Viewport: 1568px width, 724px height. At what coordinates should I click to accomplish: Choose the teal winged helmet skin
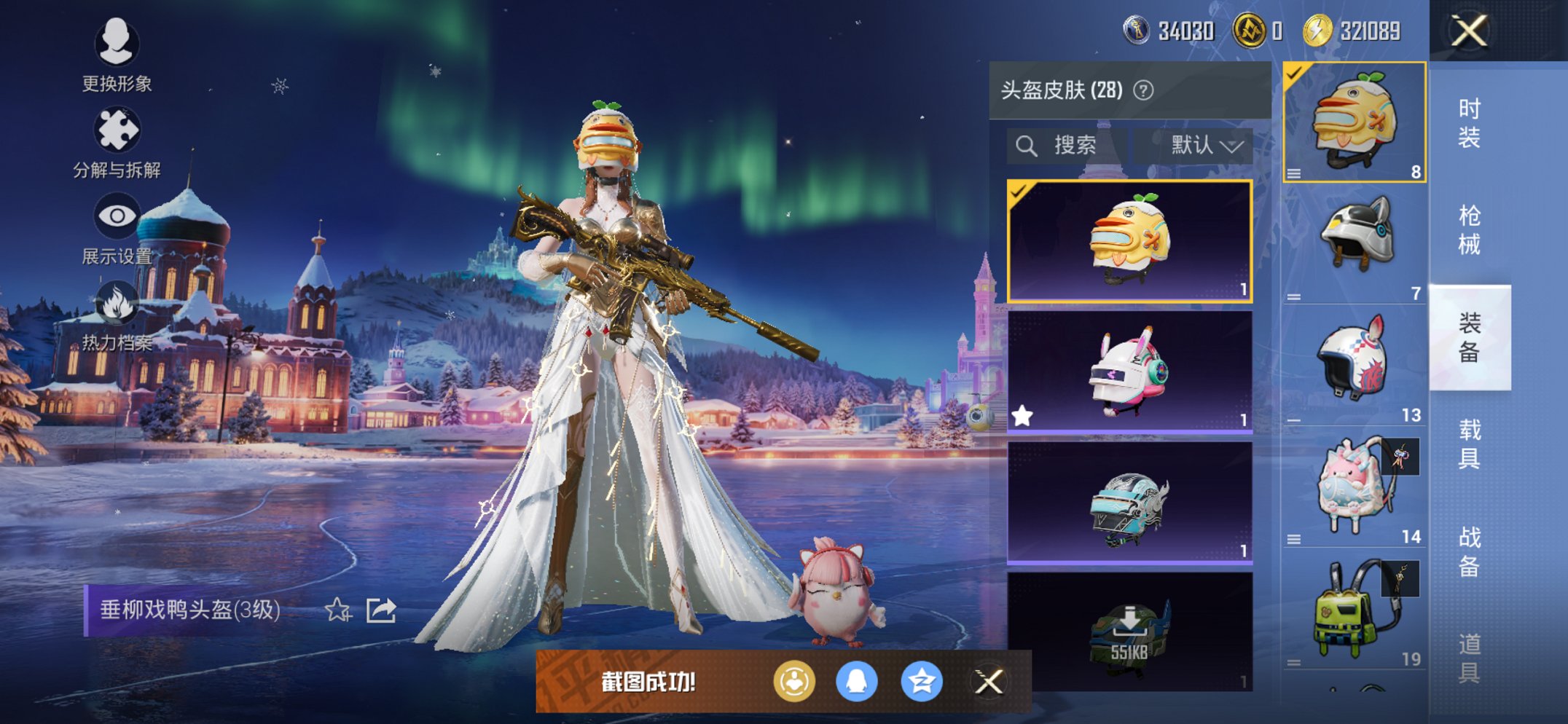pos(1129,503)
